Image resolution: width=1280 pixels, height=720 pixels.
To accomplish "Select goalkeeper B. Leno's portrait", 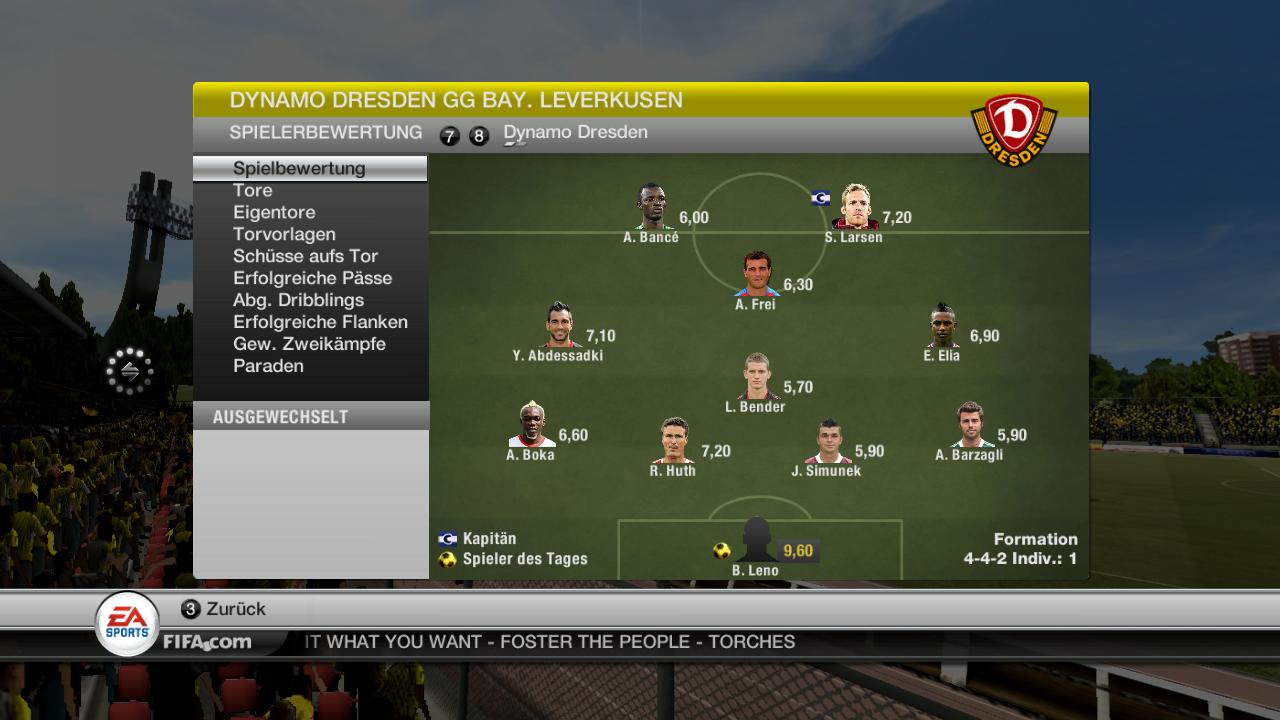I will click(756, 541).
